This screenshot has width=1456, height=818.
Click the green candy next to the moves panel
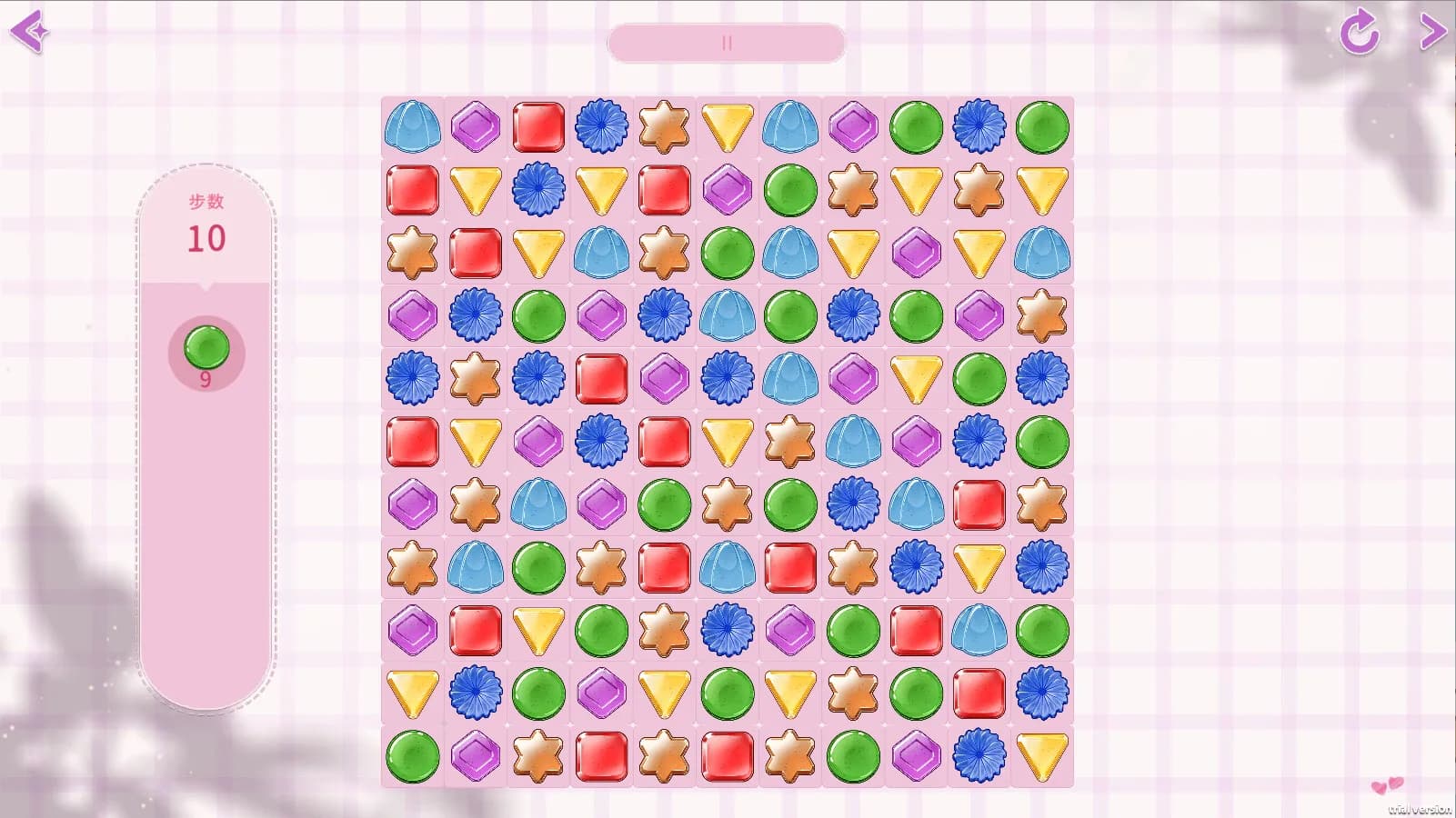pos(206,348)
